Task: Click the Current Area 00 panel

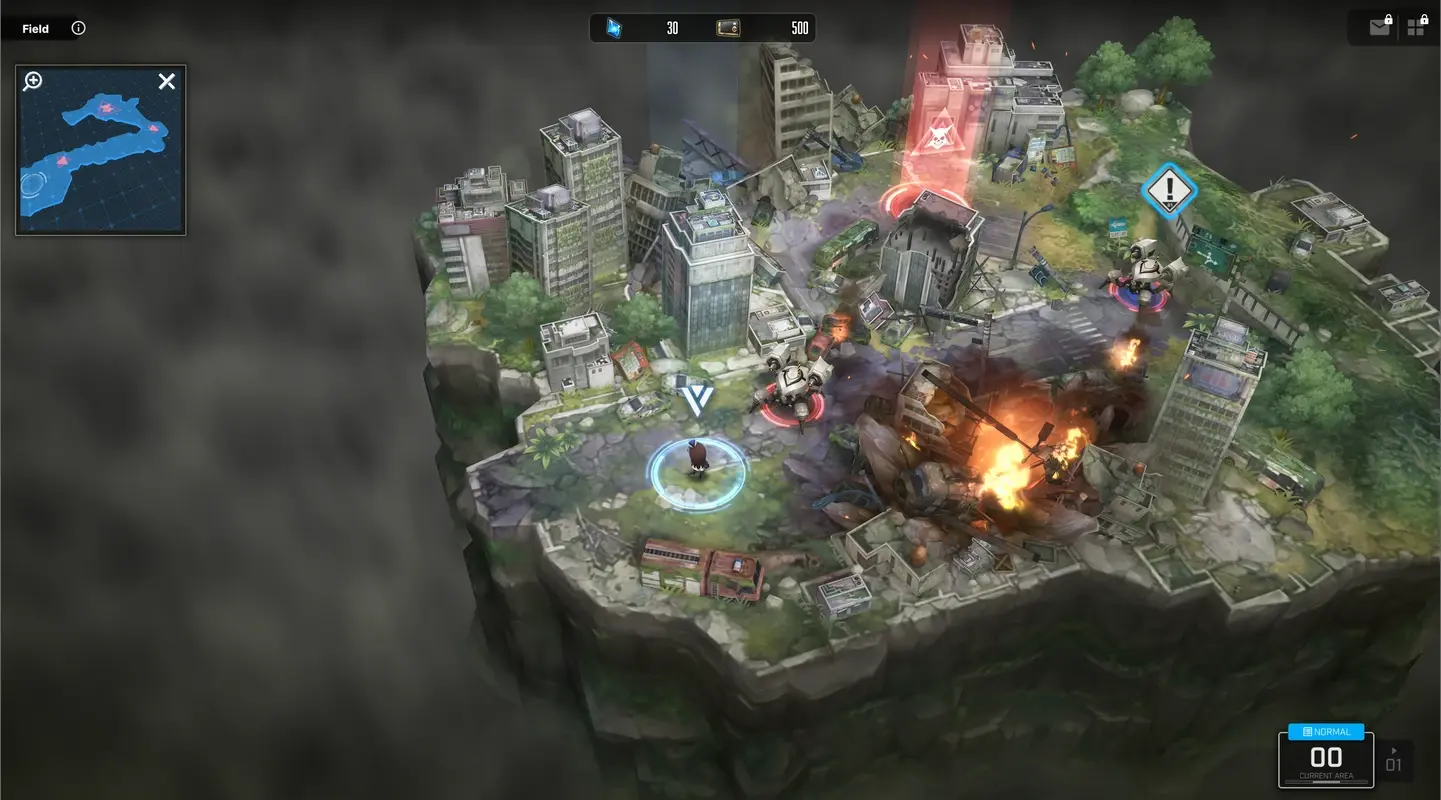Action: (x=1325, y=757)
